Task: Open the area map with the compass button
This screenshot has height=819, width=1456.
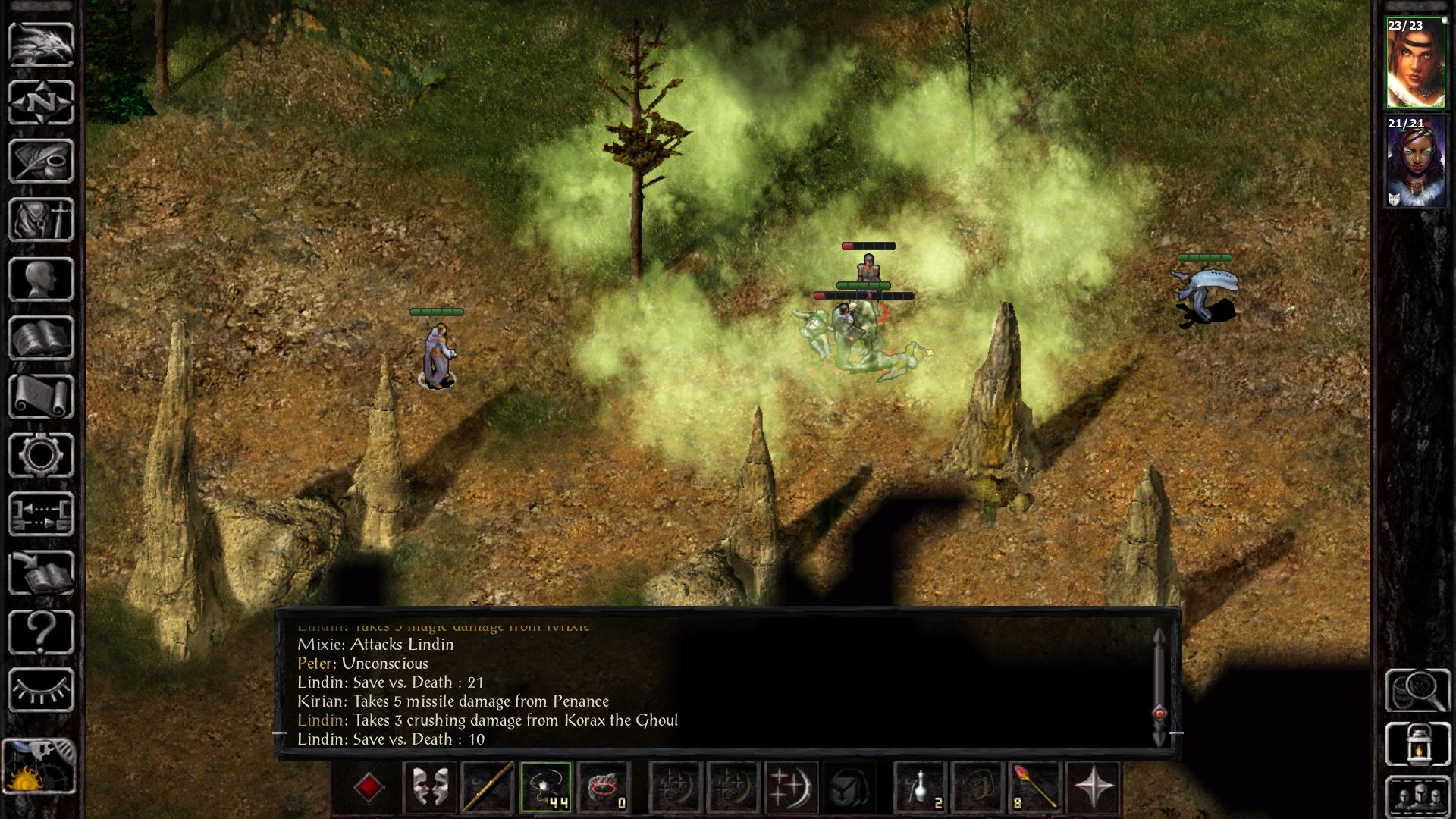Action: (41, 102)
